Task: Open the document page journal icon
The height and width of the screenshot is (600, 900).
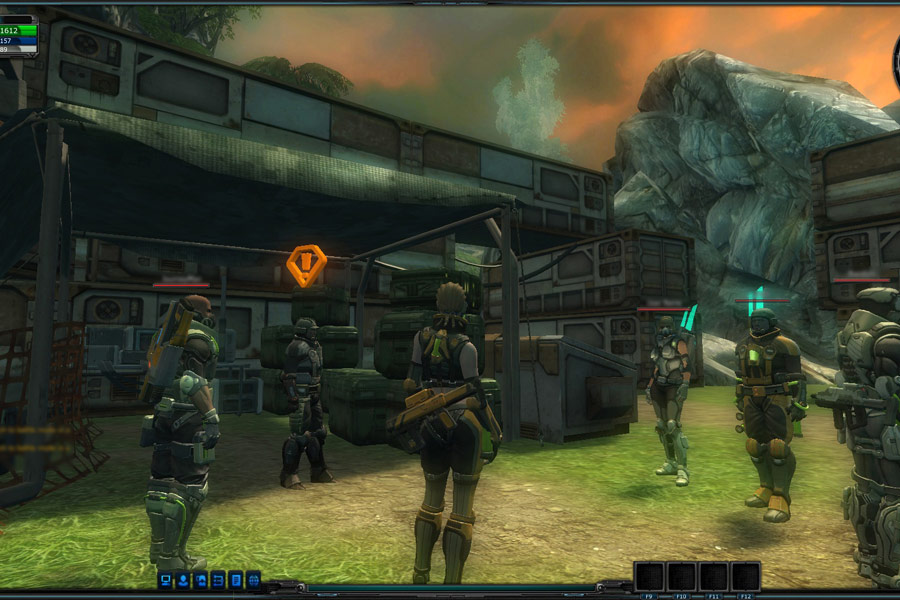Action: coord(236,579)
